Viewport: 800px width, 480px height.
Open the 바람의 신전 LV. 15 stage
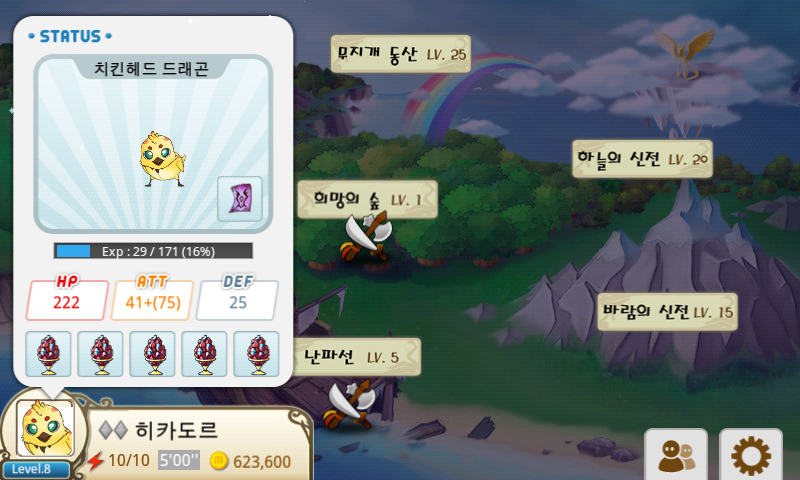667,312
